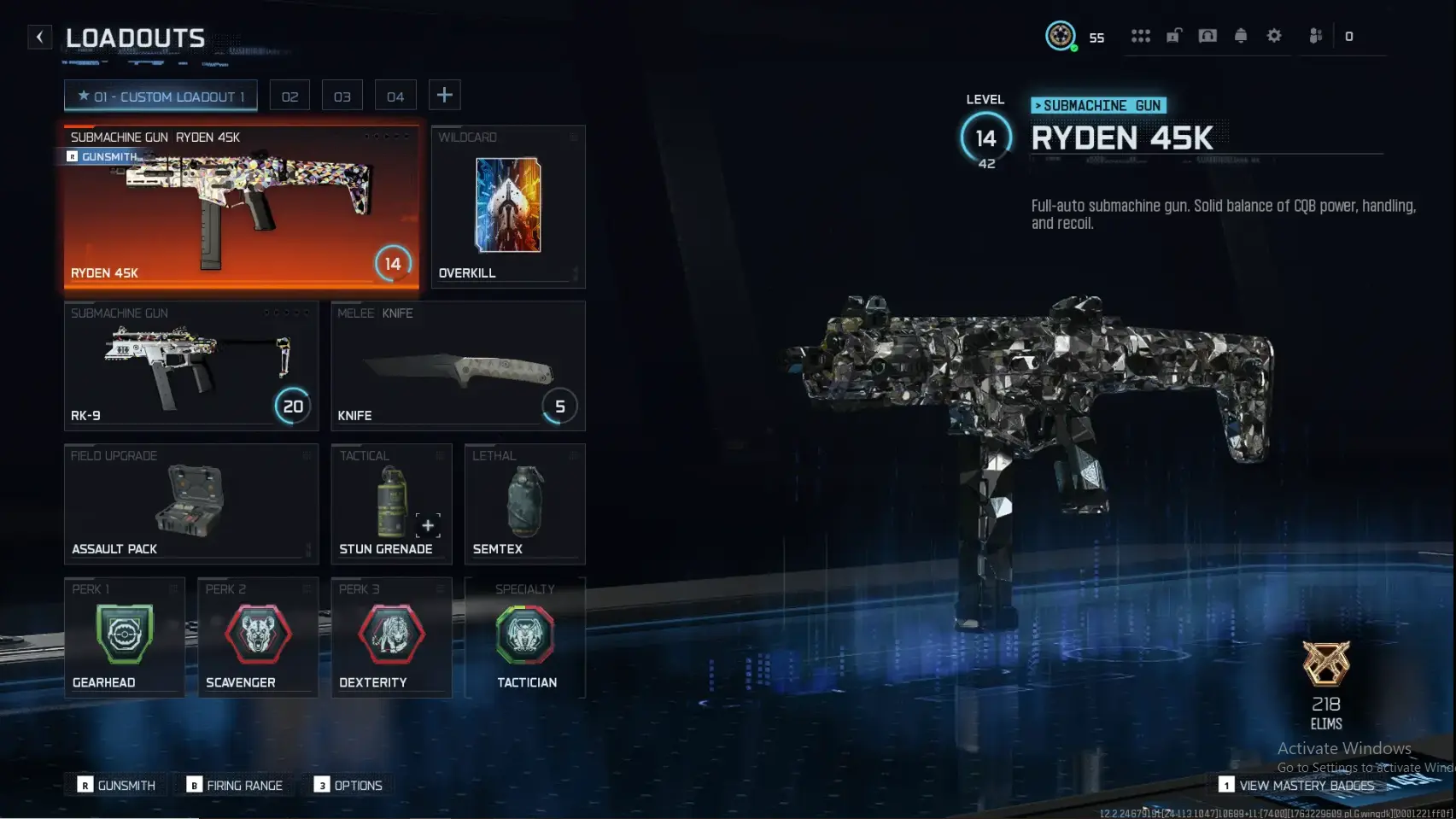Open the party/group icon next to the counter
1456x819 pixels.
point(1314,36)
